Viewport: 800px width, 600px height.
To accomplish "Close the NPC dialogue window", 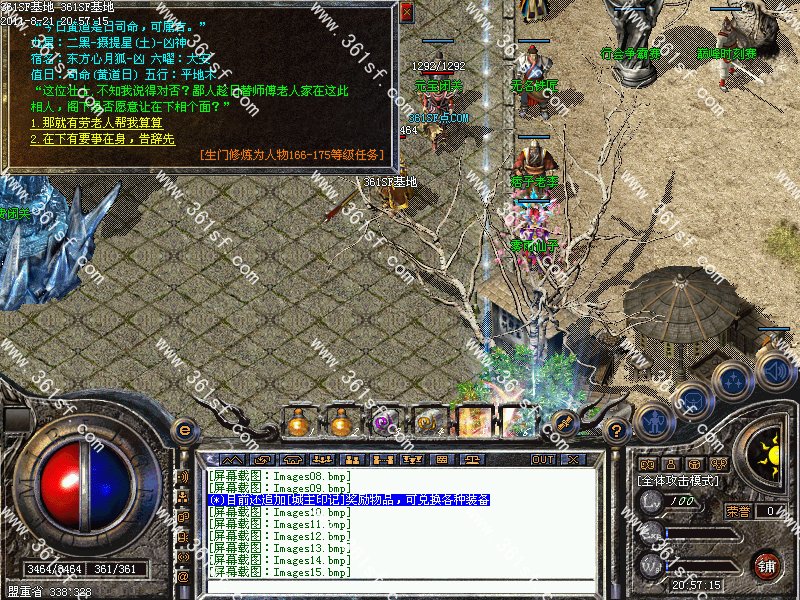I will 406,13.
